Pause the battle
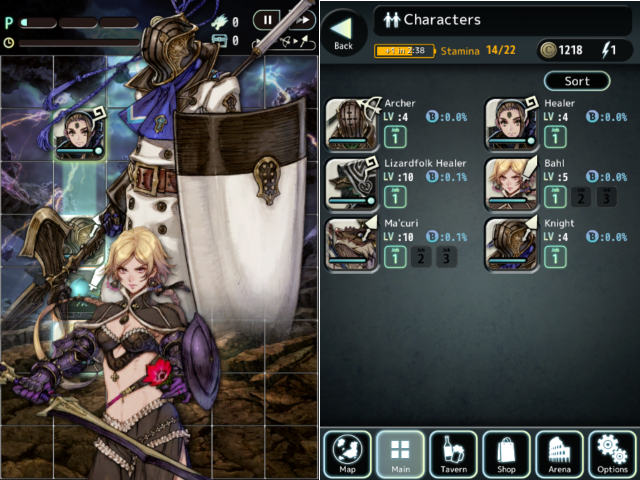640x480 pixels. 267,19
